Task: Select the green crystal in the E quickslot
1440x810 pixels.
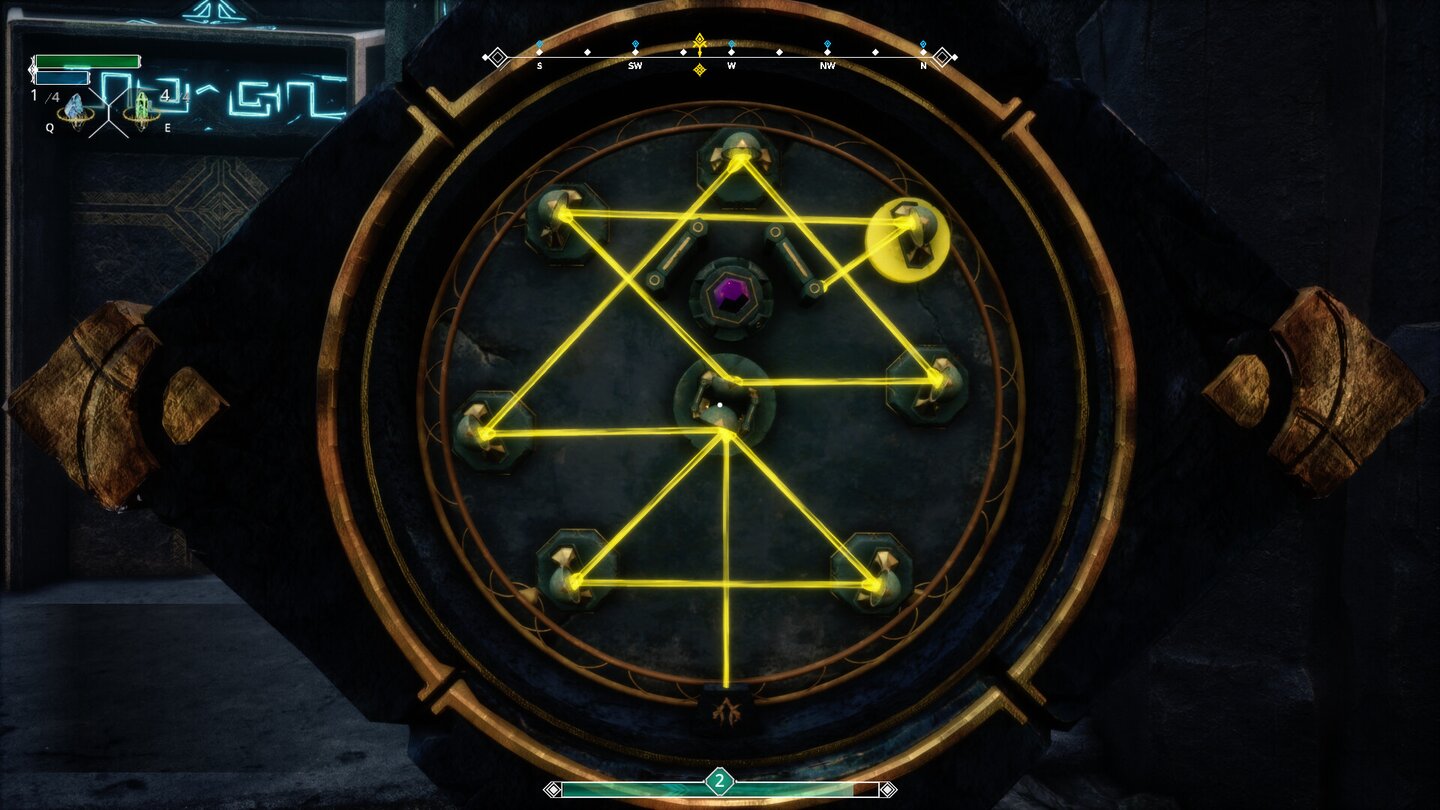Action: (x=140, y=105)
